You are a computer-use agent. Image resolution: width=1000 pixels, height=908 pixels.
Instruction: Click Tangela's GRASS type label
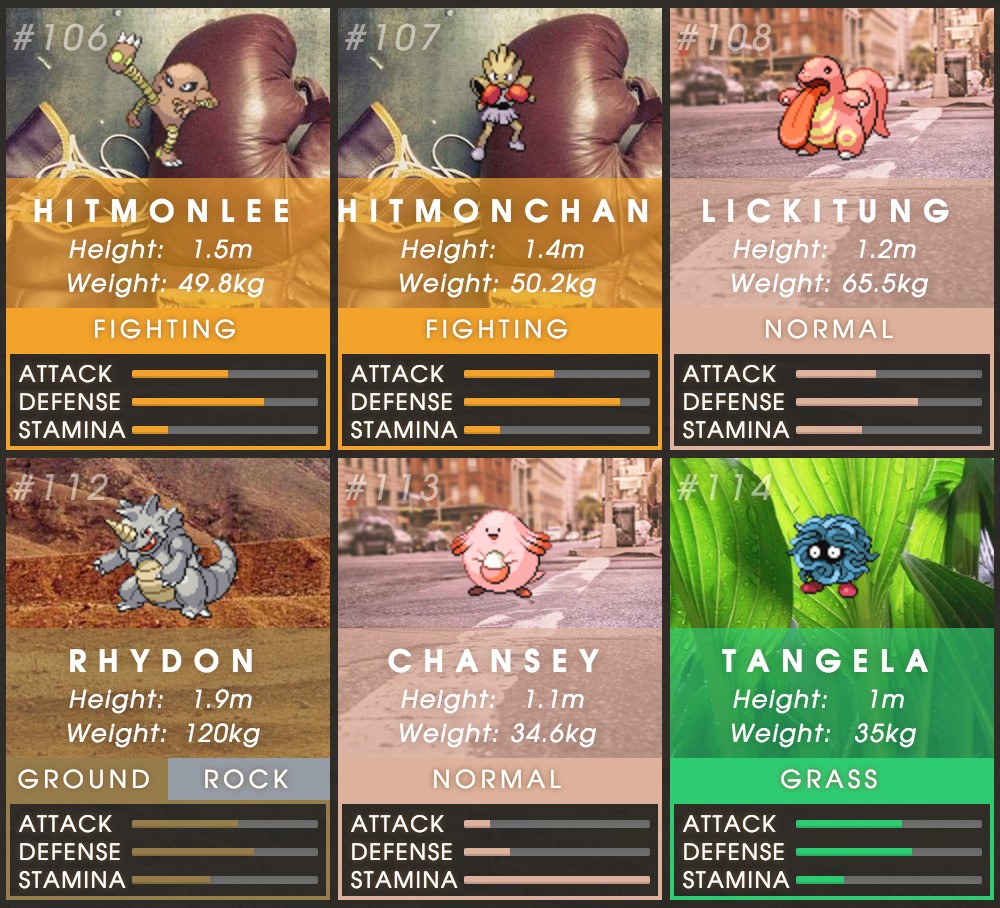[x=831, y=779]
